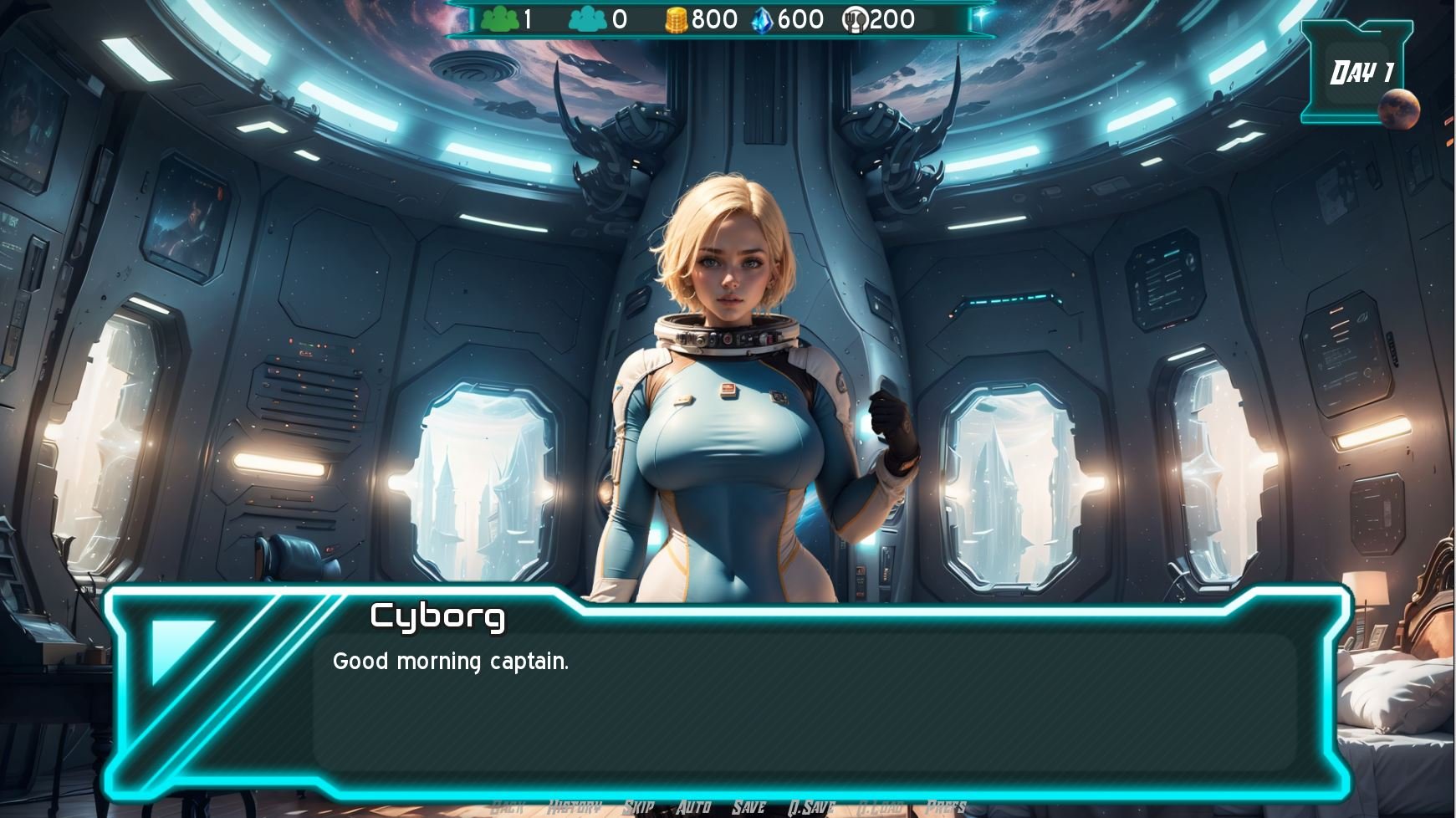Viewport: 1456px width, 818px height.
Task: Turn on Auto dialogue advance
Action: 693,806
